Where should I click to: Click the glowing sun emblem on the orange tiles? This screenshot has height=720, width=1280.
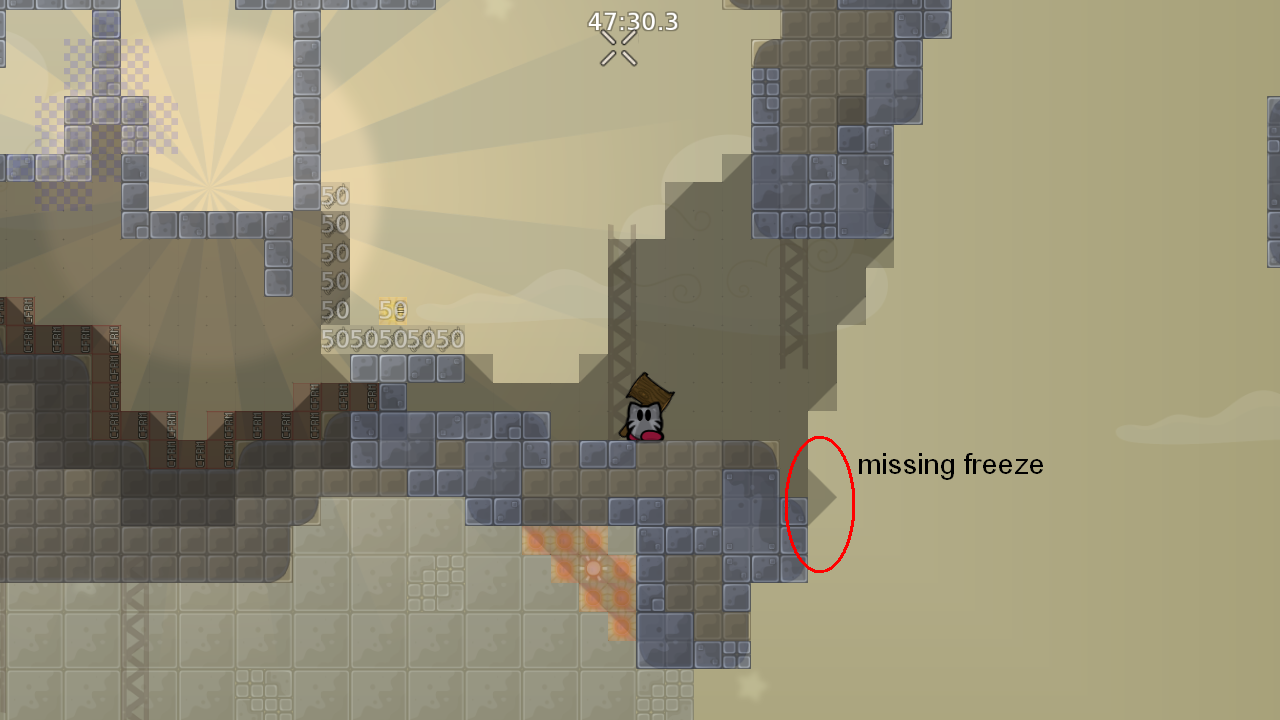(595, 566)
